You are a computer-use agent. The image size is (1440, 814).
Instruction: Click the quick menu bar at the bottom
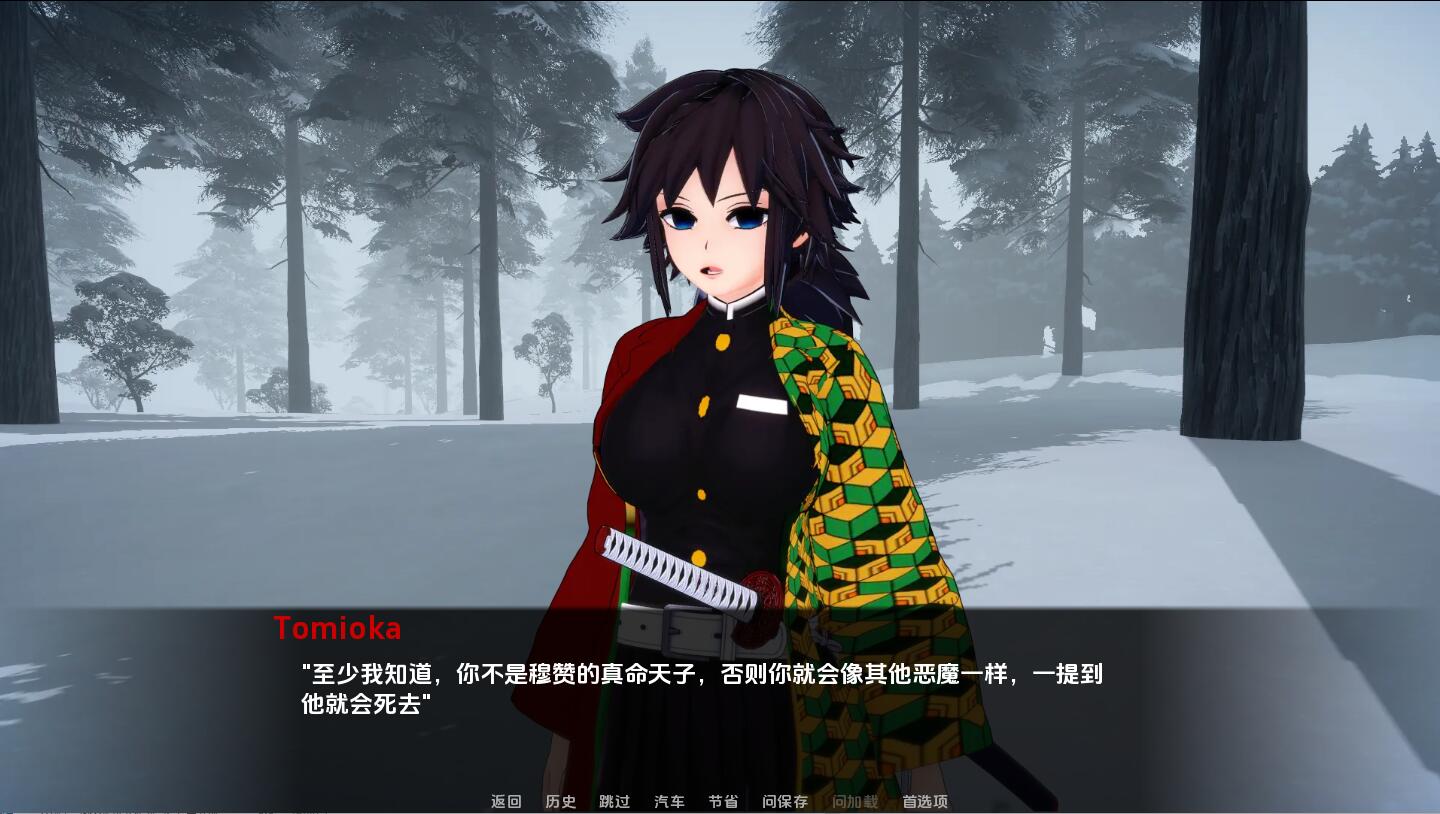click(715, 801)
